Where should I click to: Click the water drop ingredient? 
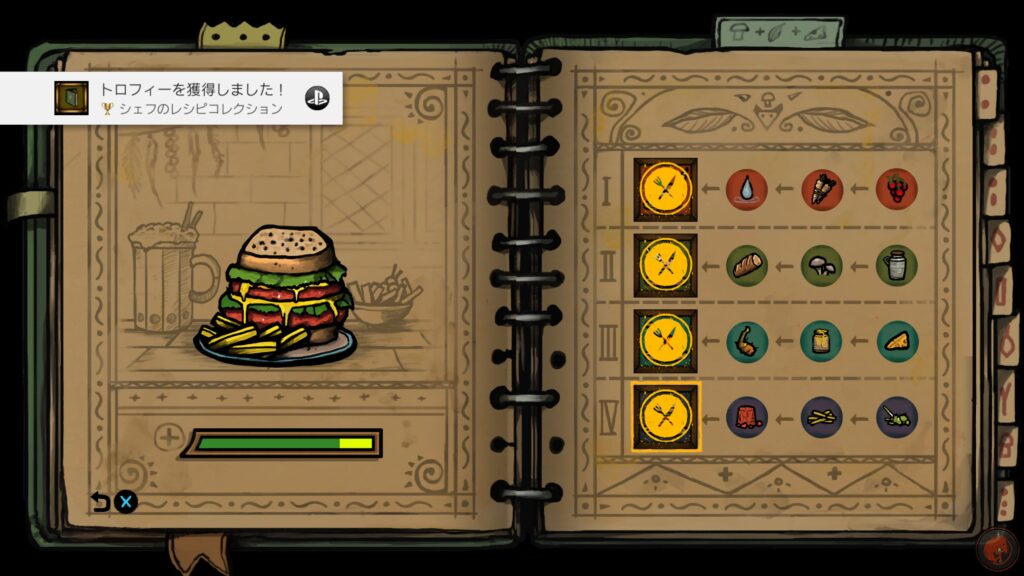[x=747, y=190]
